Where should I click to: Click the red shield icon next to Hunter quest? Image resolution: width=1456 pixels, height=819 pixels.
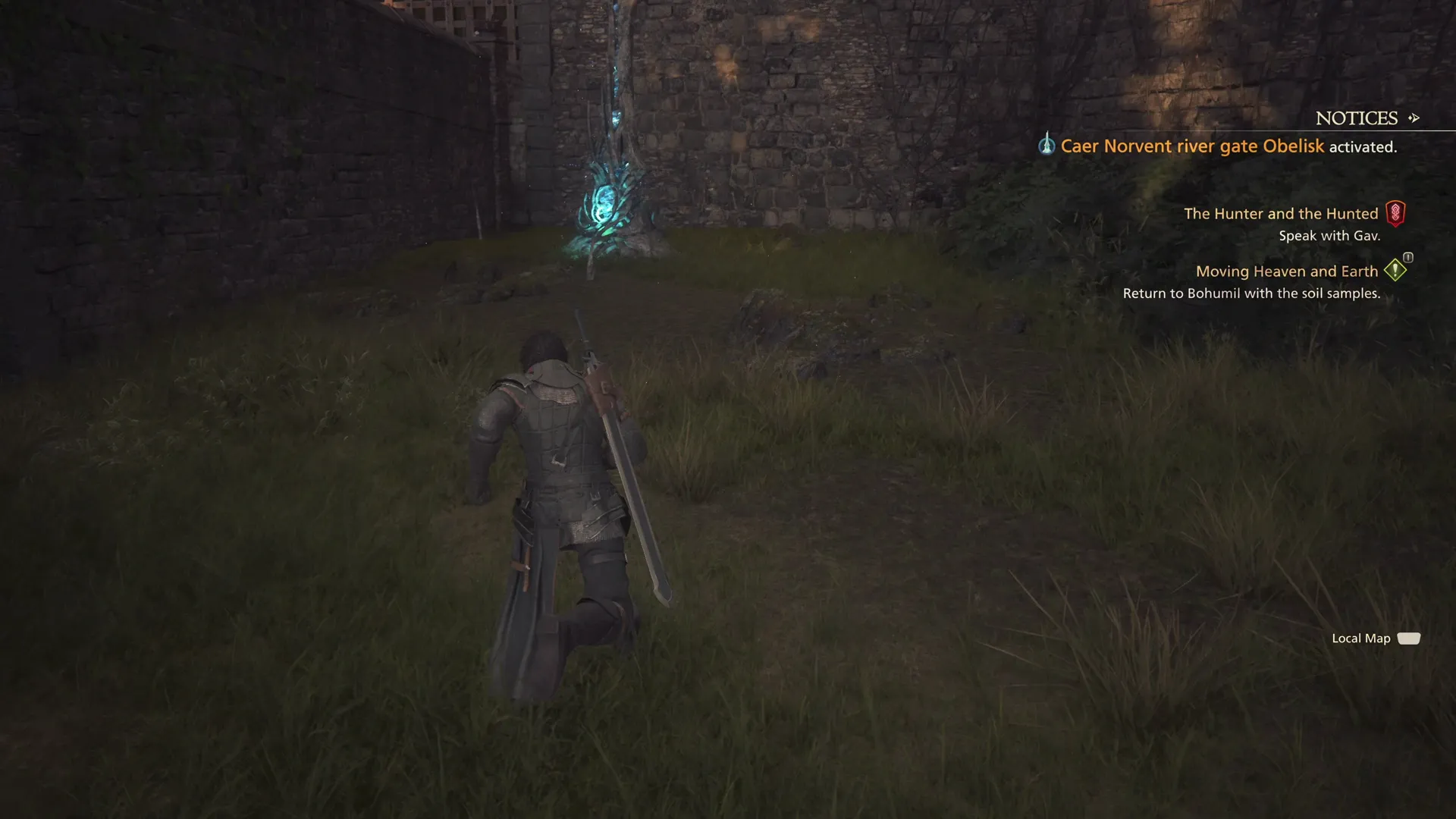point(1398,213)
